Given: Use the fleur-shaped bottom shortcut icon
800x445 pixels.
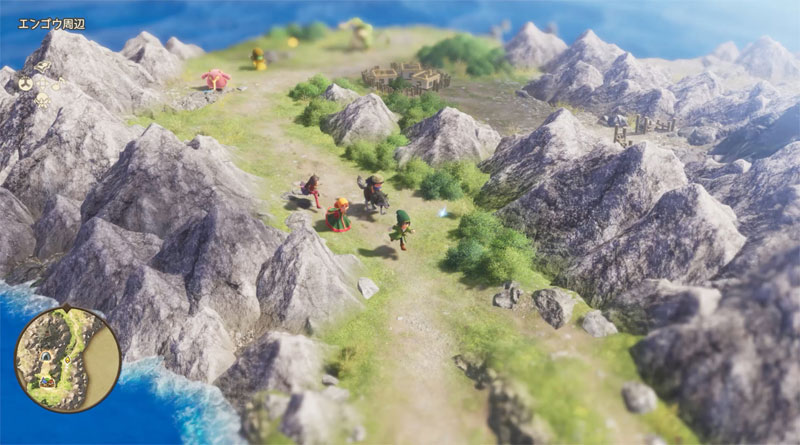Looking at the screenshot, I should (x=42, y=100).
